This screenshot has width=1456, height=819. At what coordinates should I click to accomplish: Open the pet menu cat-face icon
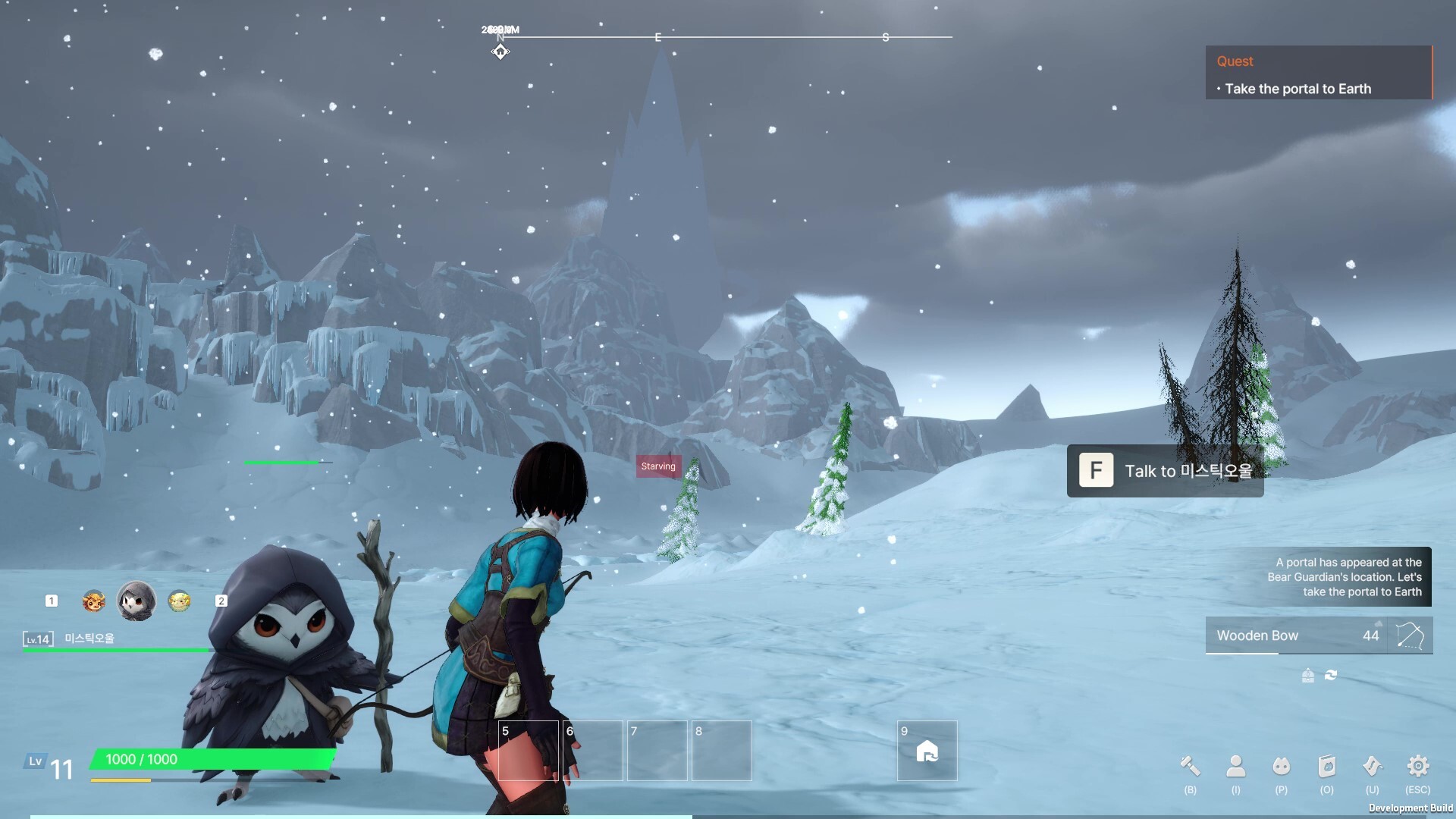pyautogui.click(x=1281, y=767)
